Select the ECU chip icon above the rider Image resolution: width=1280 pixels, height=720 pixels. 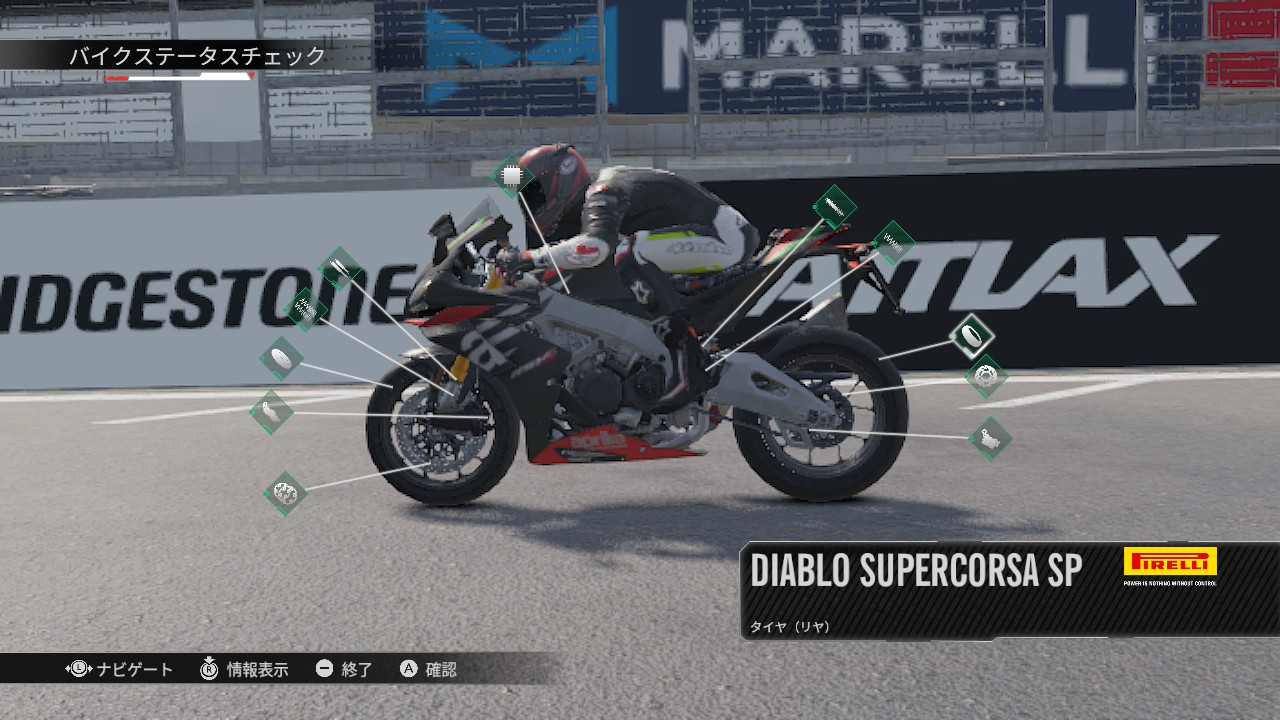point(512,177)
